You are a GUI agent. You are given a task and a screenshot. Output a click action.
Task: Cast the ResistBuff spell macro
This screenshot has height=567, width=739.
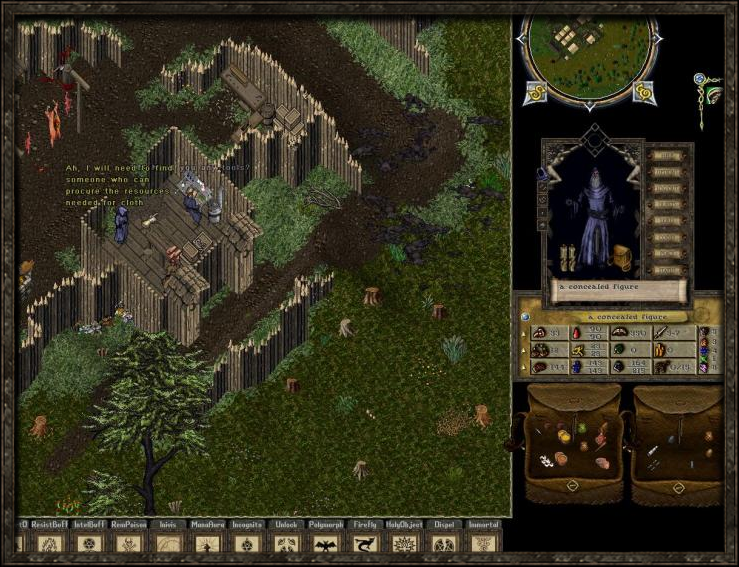50,544
